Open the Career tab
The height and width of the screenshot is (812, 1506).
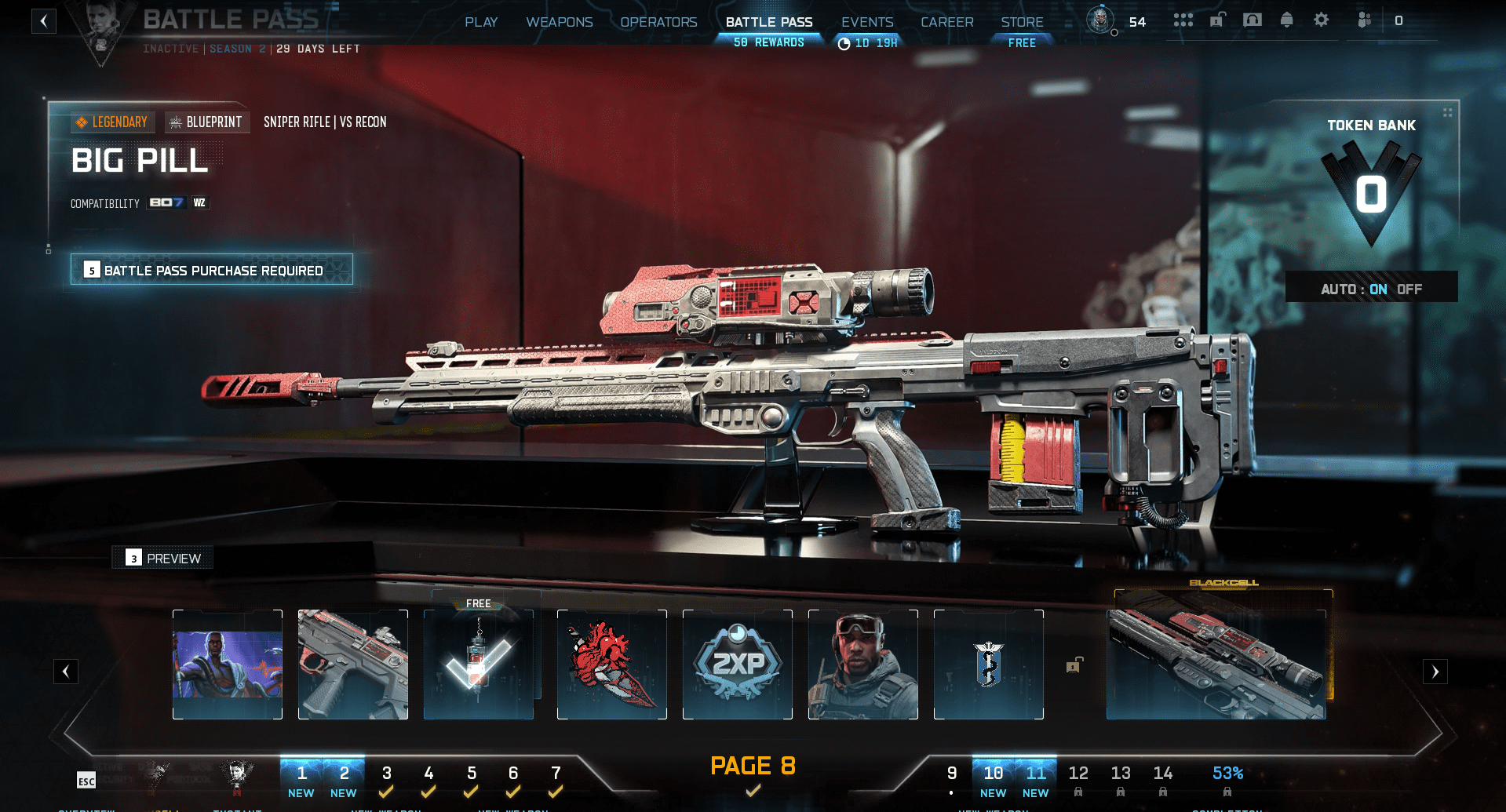946,22
